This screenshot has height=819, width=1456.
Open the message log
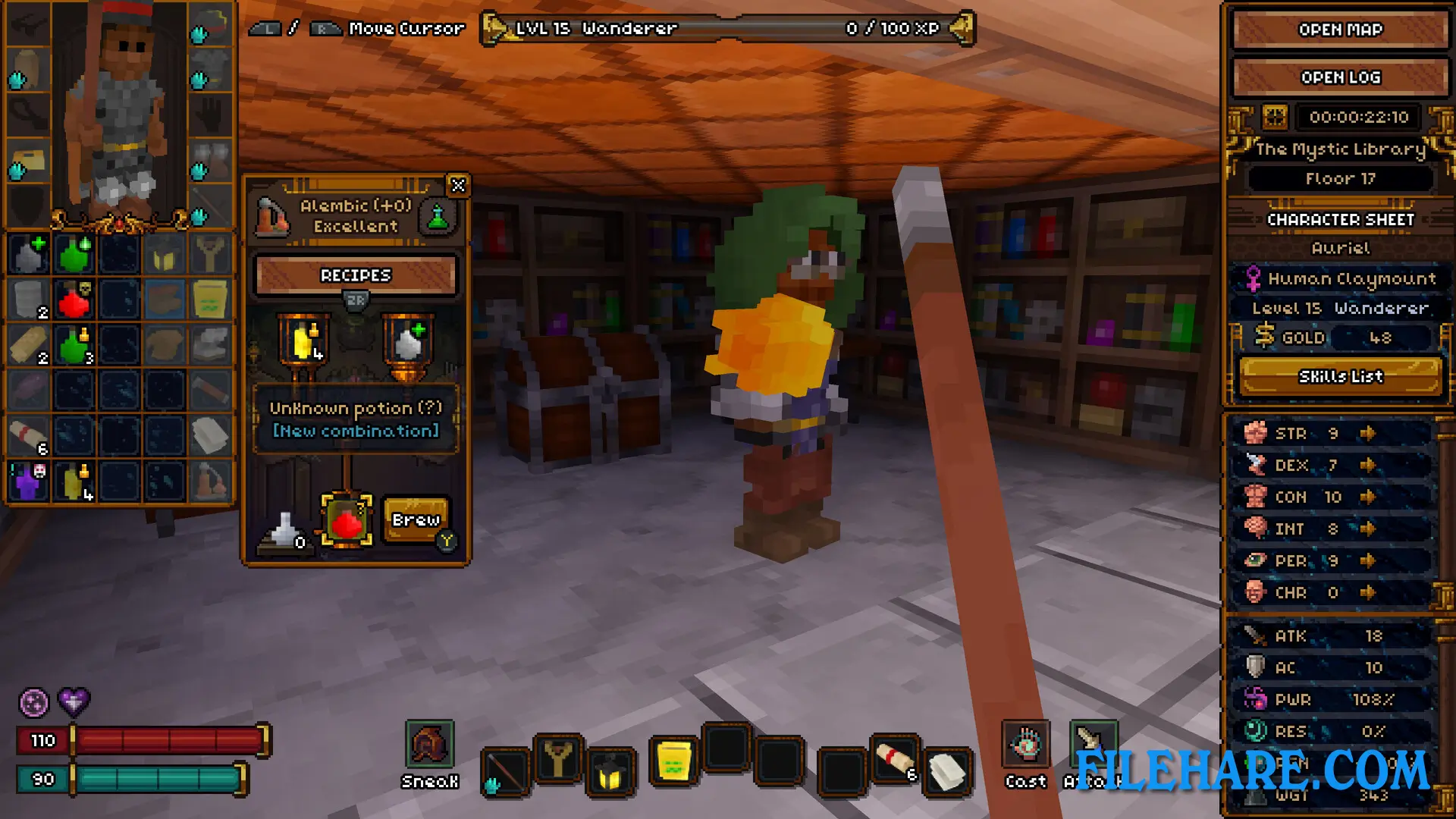[x=1340, y=77]
